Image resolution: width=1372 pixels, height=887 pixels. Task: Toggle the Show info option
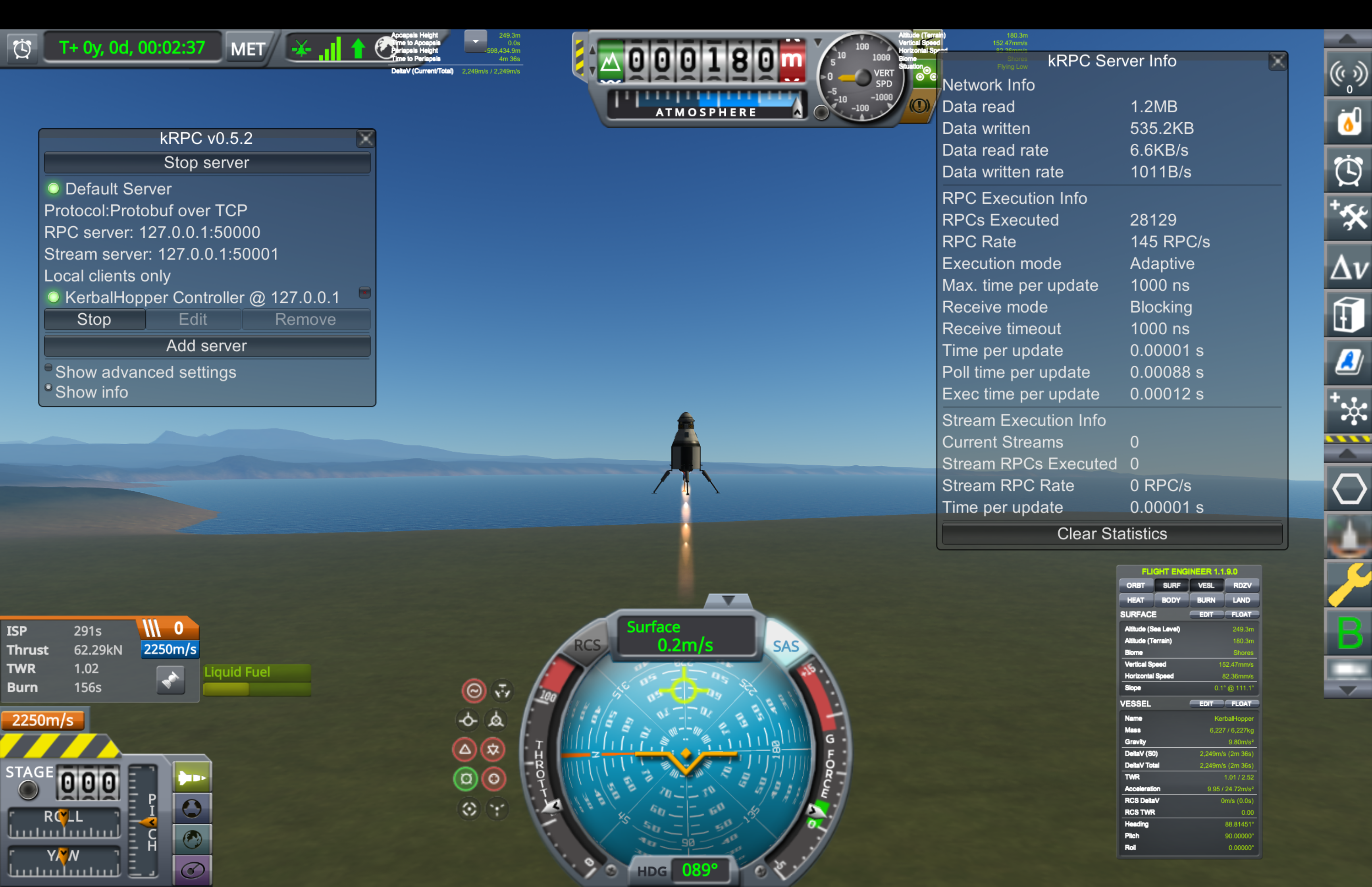(x=49, y=388)
